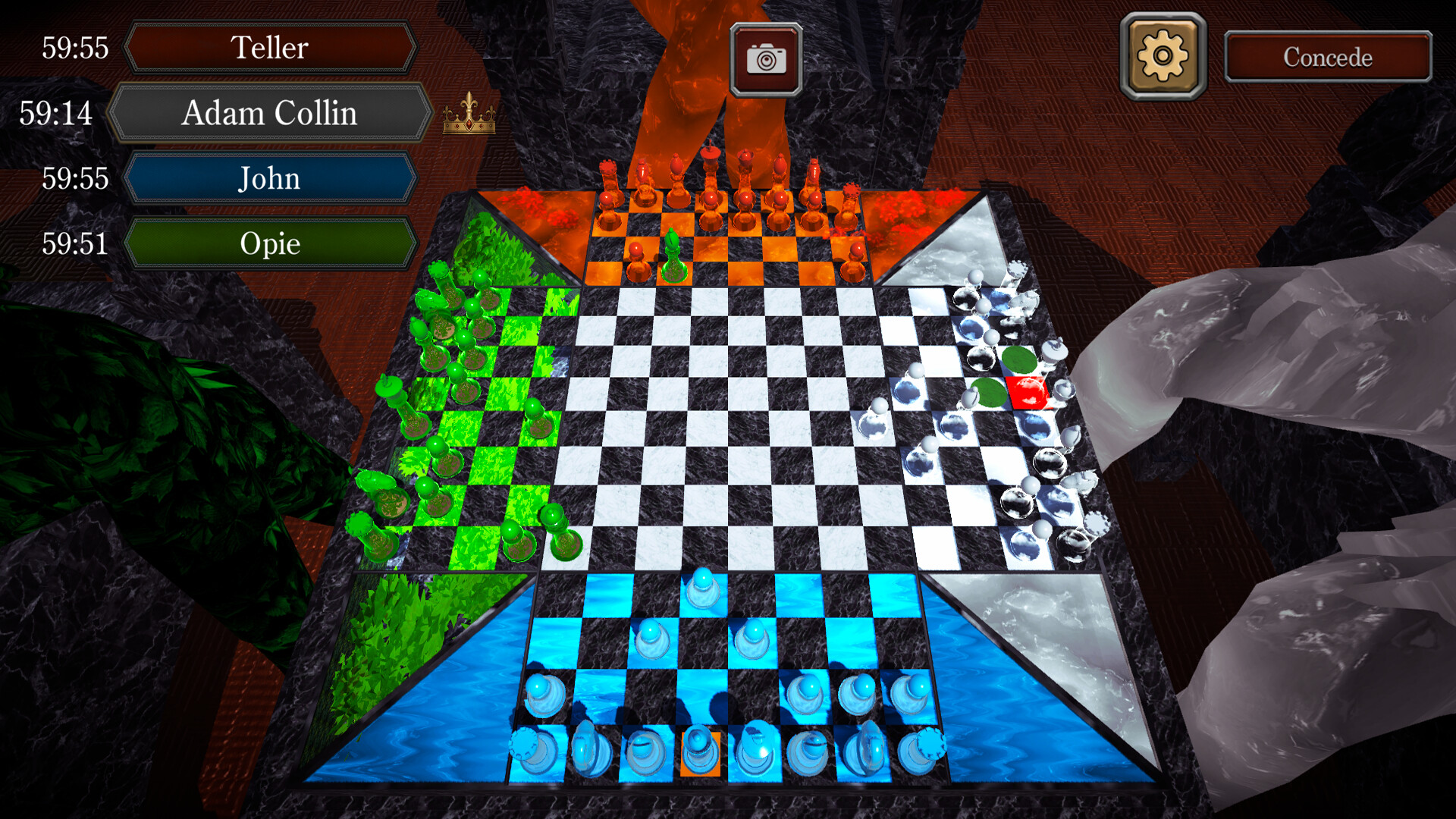
Task: Select the blue piece on the orange-highlighted square
Action: click(x=699, y=752)
